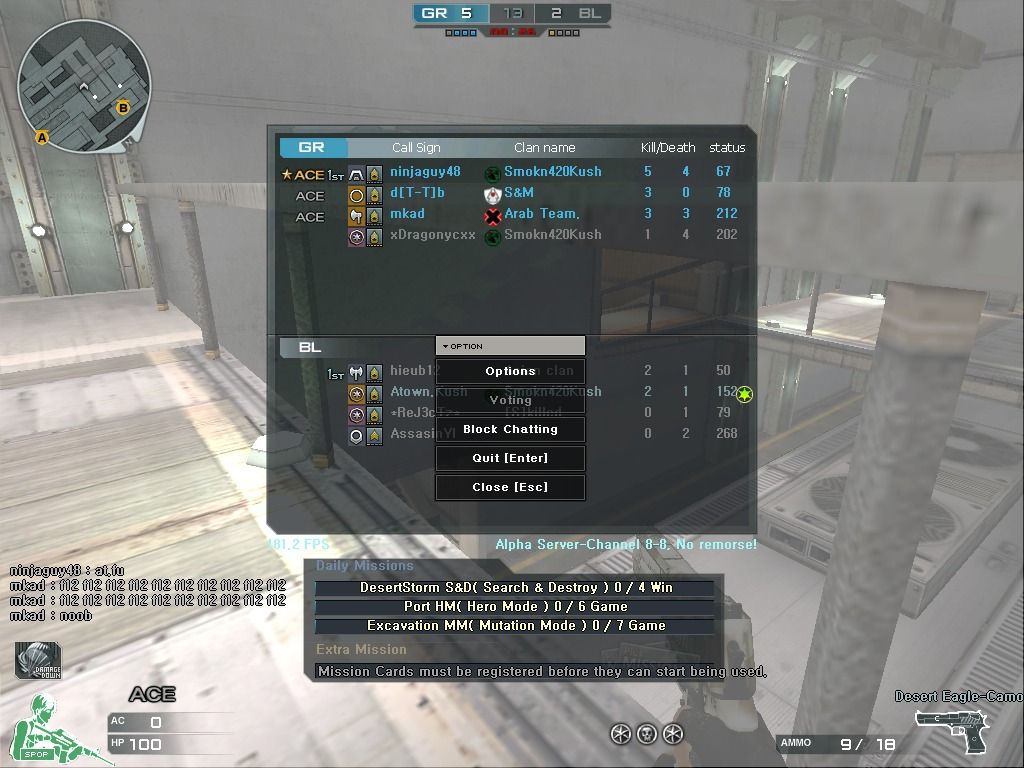Open the Options entry in the menu
Image resolution: width=1024 pixels, height=768 pixels.
510,371
